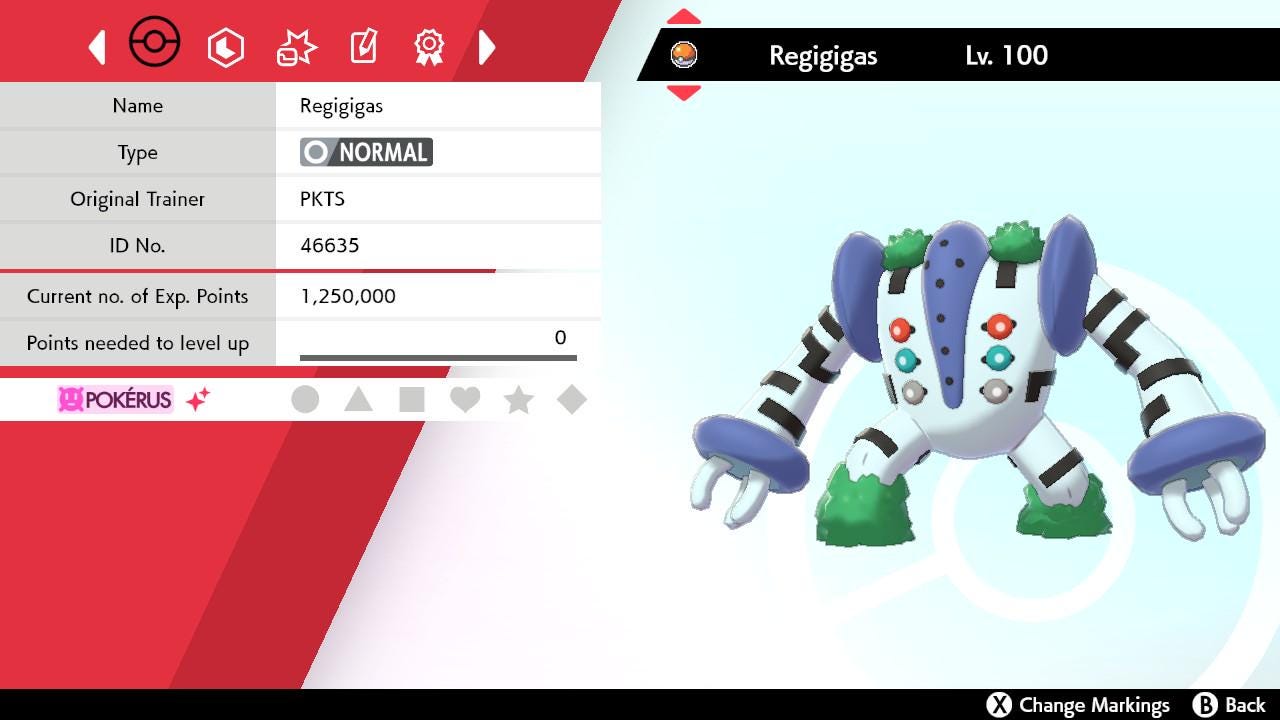Toggle the diamond marking
The width and height of the screenshot is (1280, 720).
click(571, 400)
